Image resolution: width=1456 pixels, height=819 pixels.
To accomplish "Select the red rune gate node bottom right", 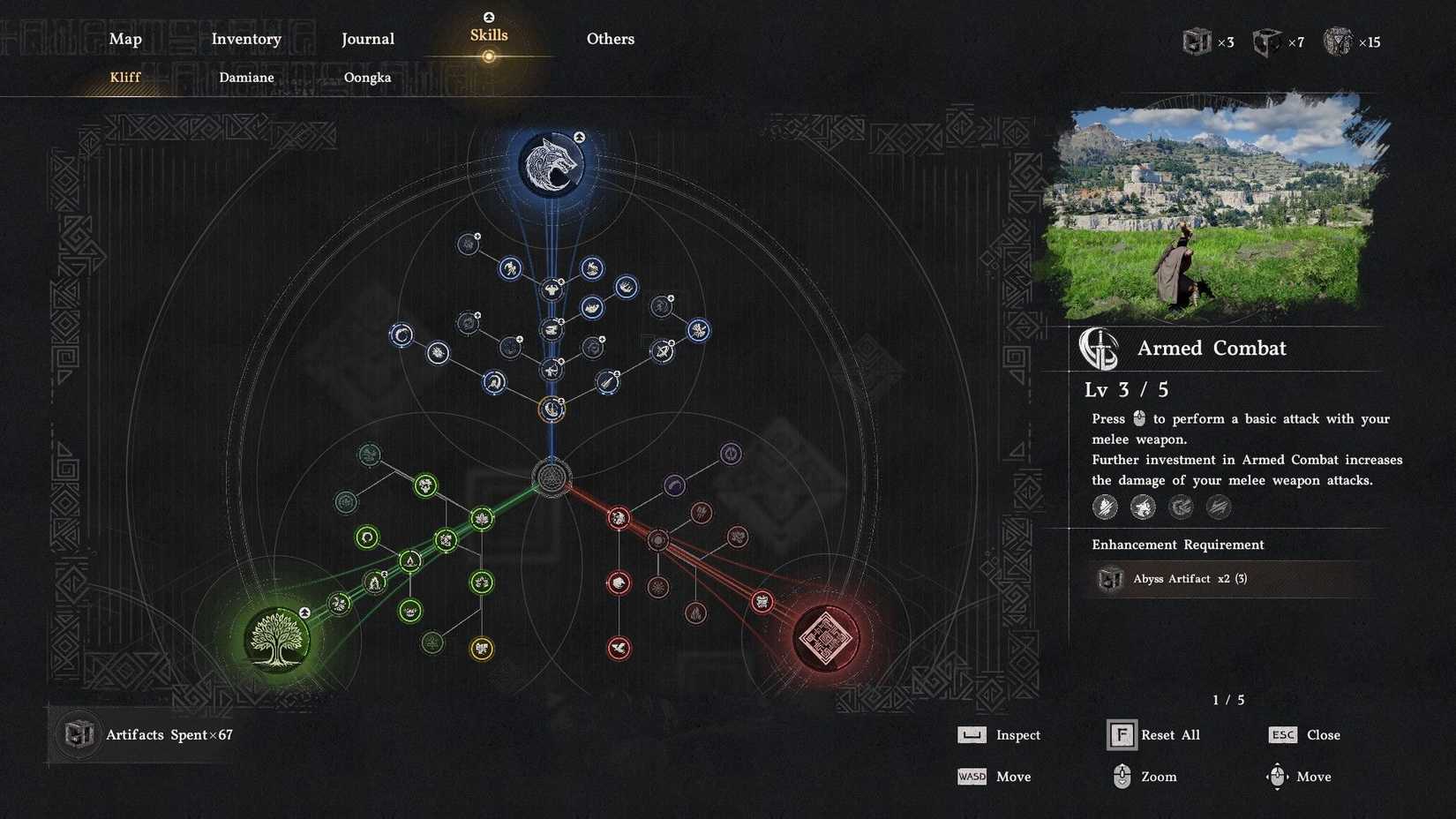I will click(x=825, y=637).
